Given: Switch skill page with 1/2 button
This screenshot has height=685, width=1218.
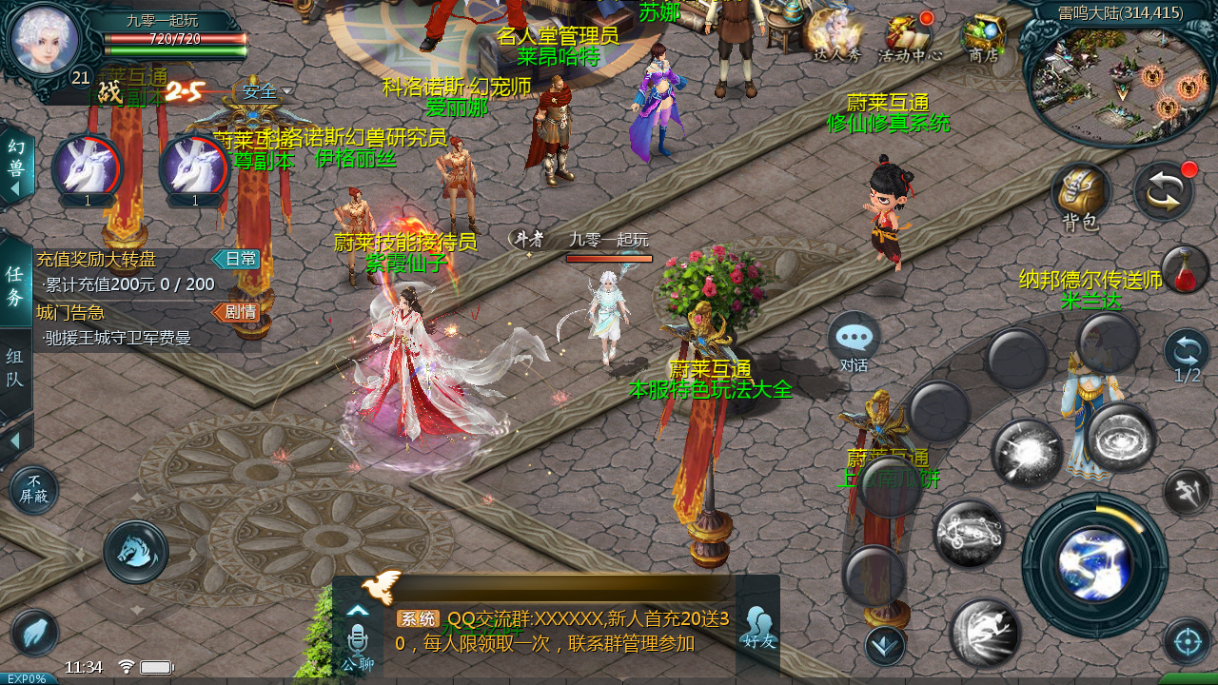Looking at the screenshot, I should (x=1187, y=356).
